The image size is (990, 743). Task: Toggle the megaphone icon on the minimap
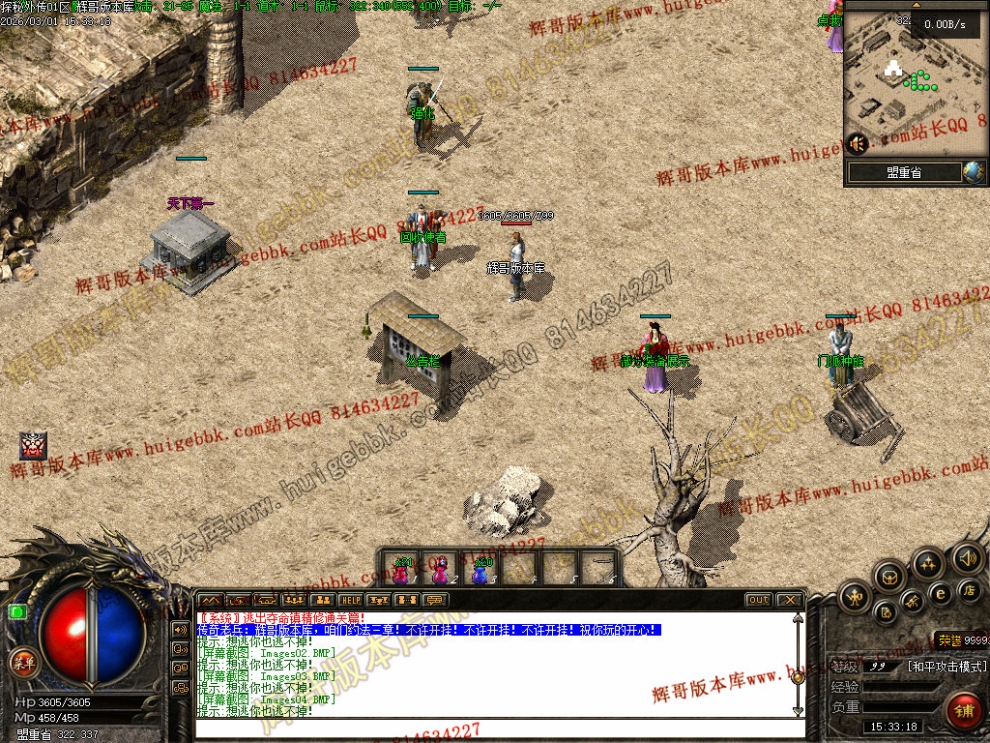(x=857, y=144)
